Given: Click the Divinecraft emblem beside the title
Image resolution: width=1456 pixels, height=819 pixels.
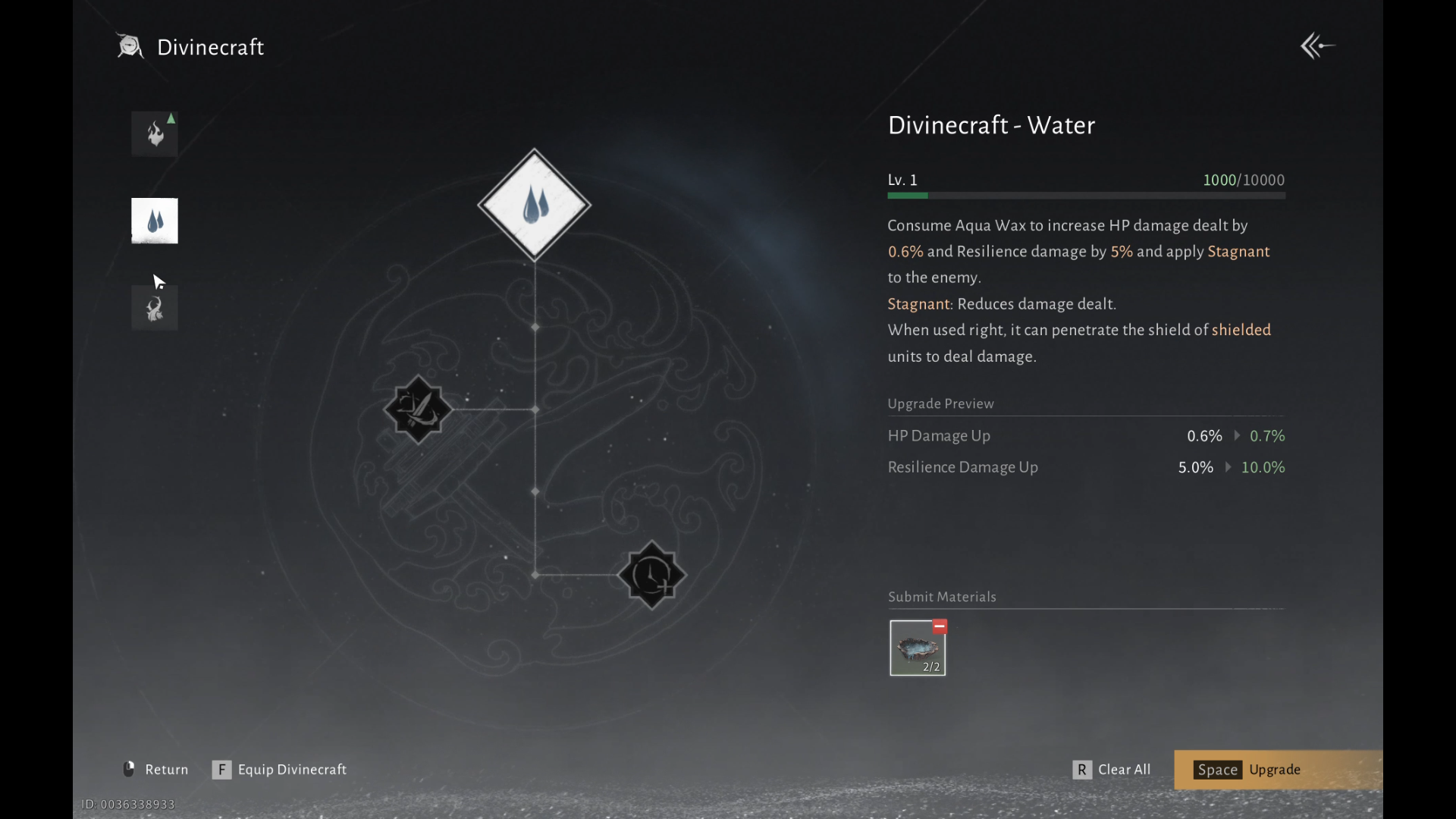Looking at the screenshot, I should [x=130, y=46].
